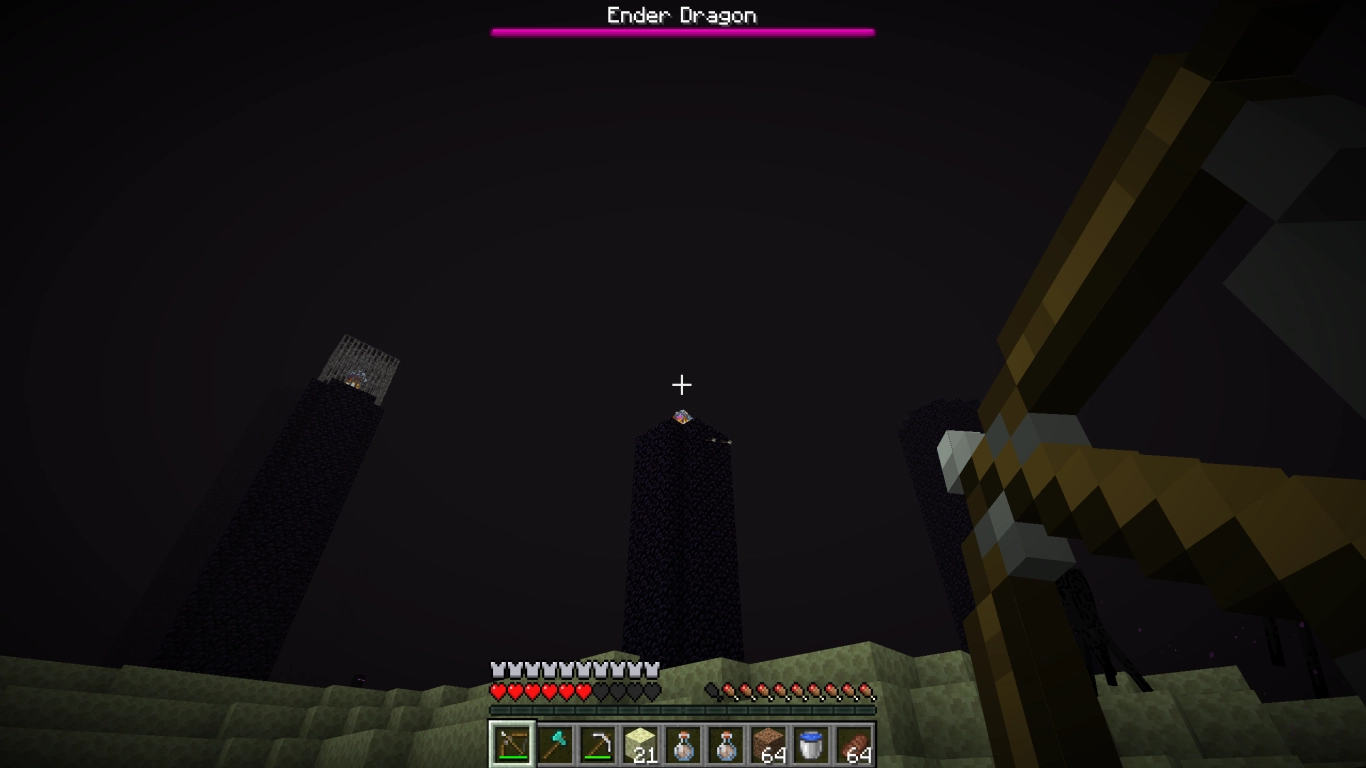This screenshot has width=1366, height=768.
Task: Click the Ender Dragon name label
Action: [683, 14]
